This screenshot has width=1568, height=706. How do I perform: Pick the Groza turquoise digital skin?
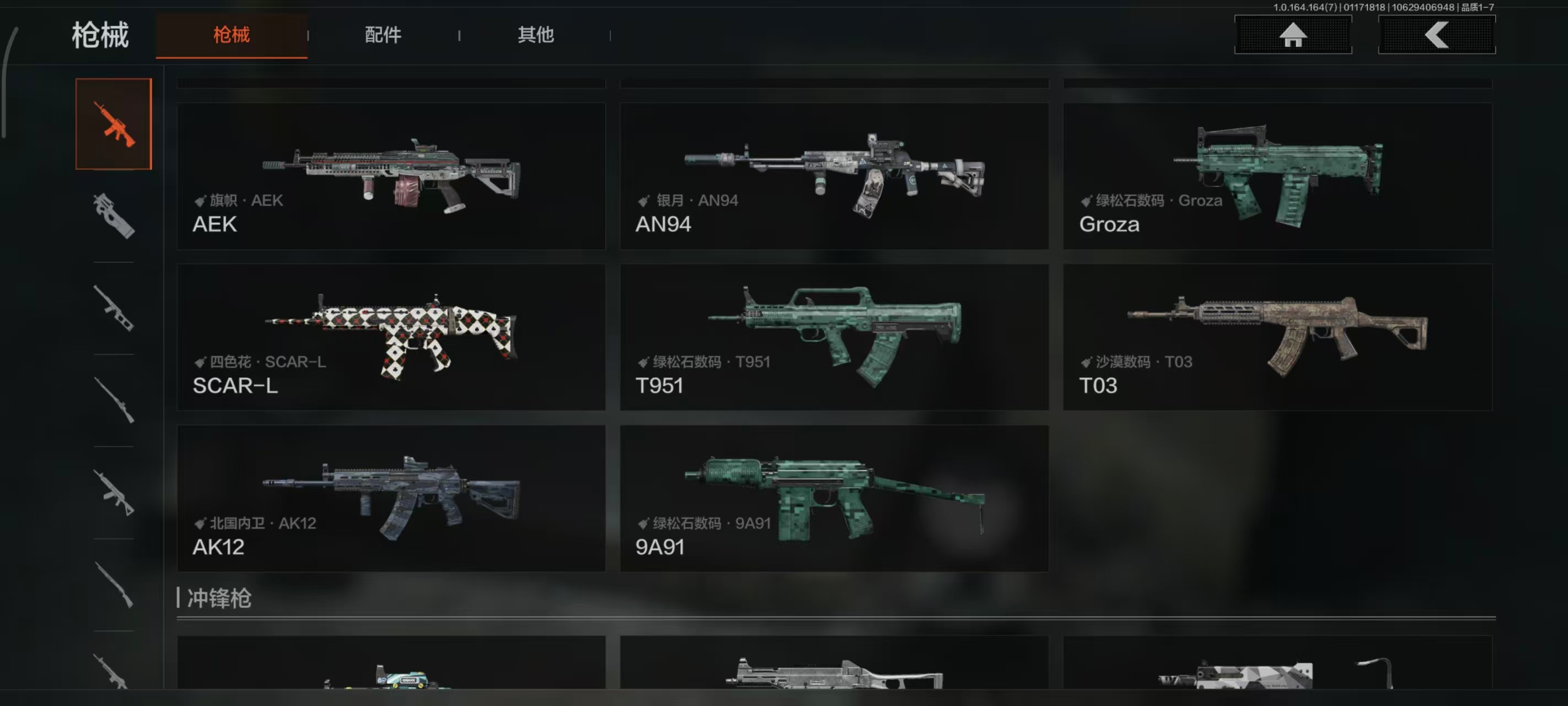click(1277, 176)
